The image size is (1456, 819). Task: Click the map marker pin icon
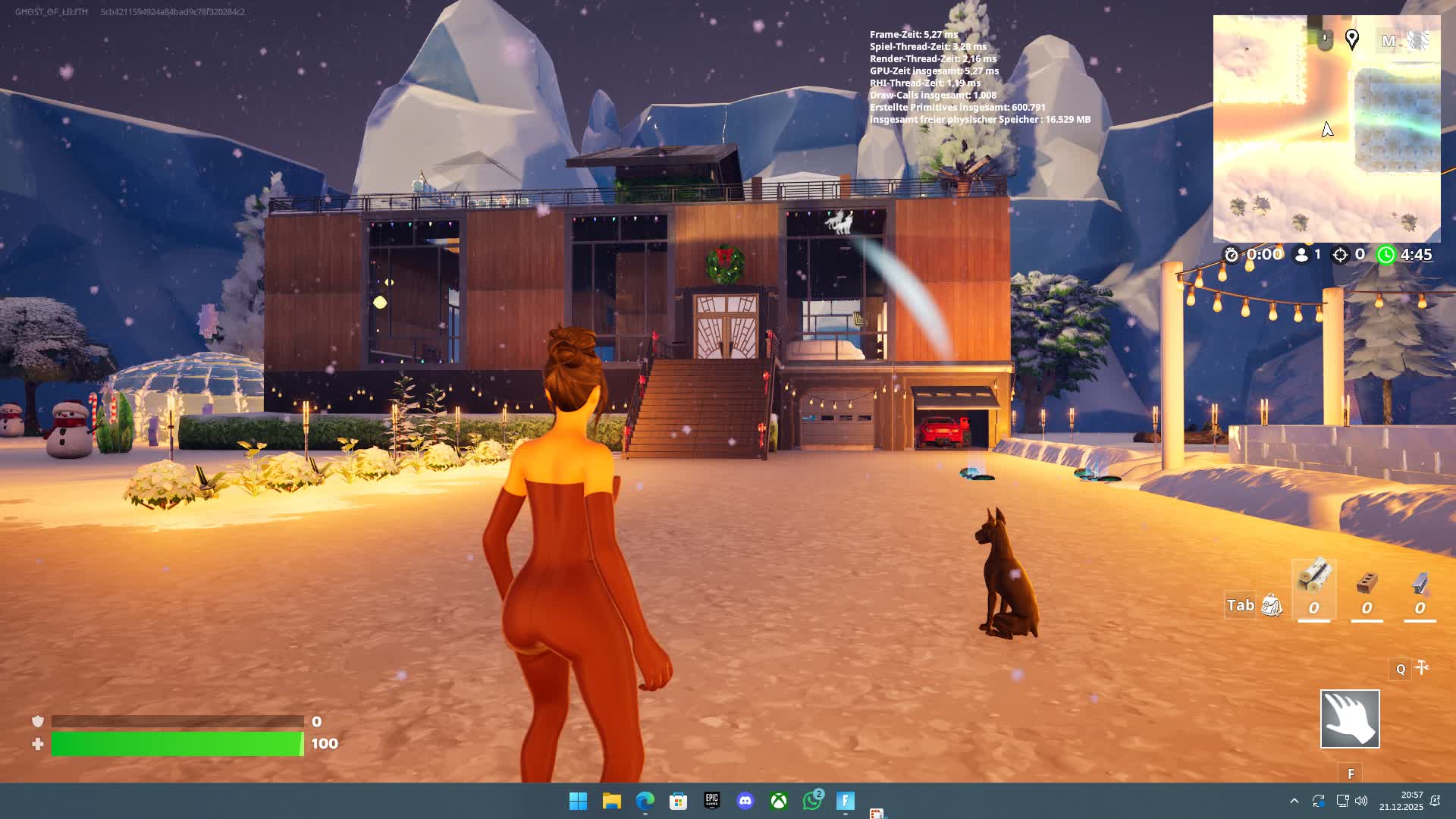1351,39
